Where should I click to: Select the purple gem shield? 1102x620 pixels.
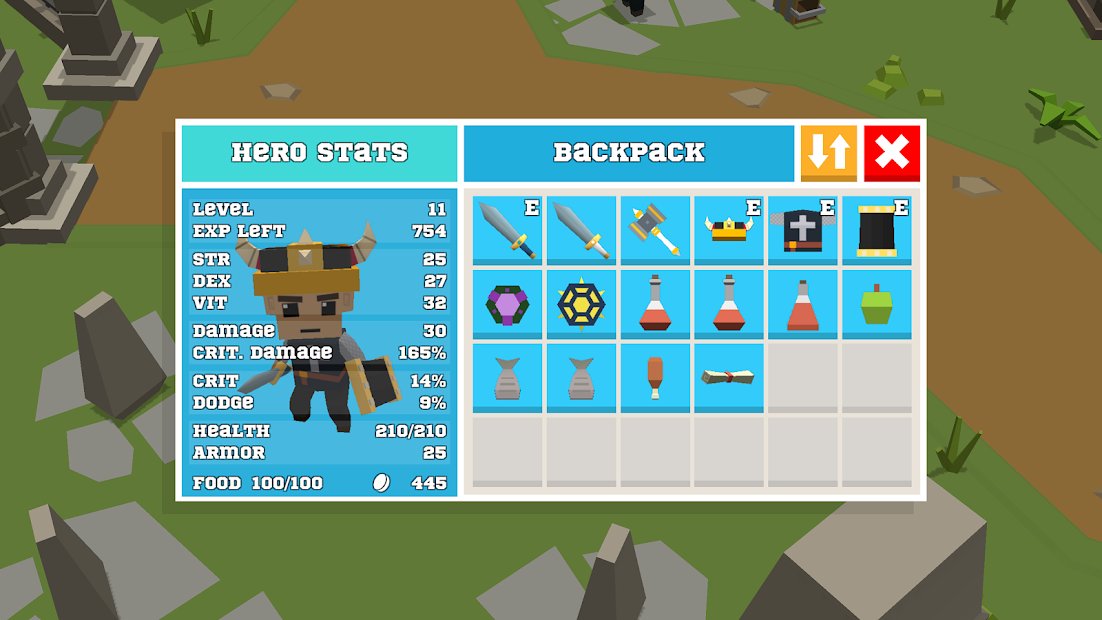click(508, 304)
